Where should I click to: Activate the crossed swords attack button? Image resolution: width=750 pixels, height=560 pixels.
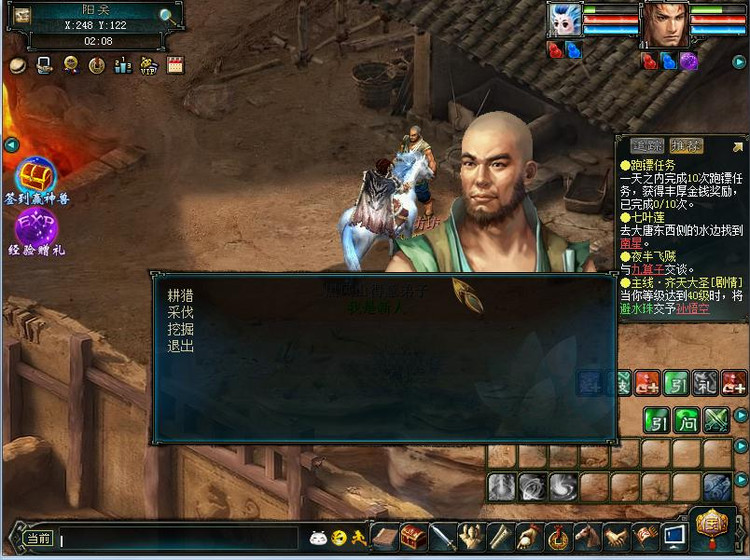[716, 420]
